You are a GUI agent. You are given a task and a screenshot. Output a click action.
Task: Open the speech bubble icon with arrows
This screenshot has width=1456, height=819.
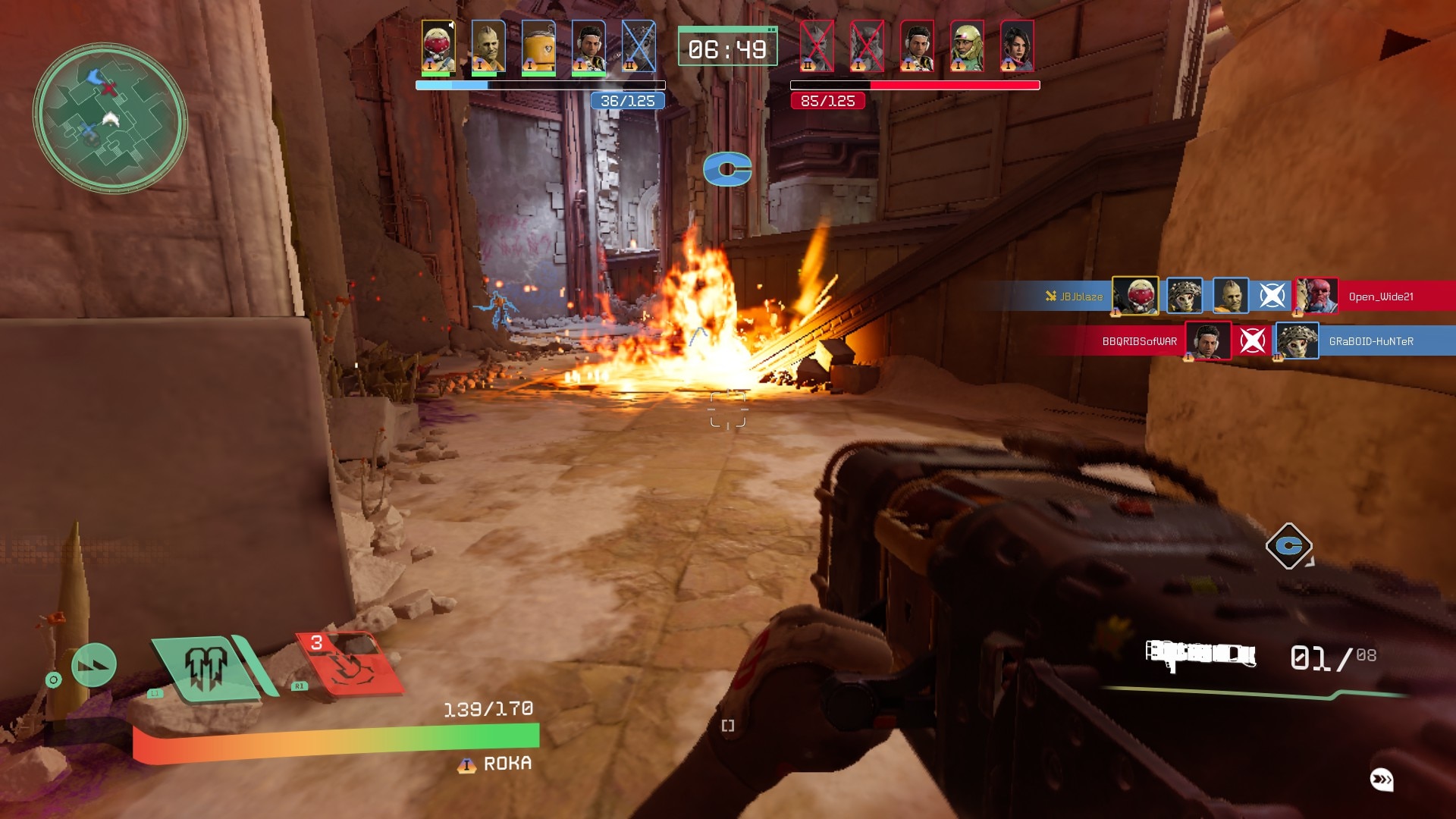(x=1382, y=779)
